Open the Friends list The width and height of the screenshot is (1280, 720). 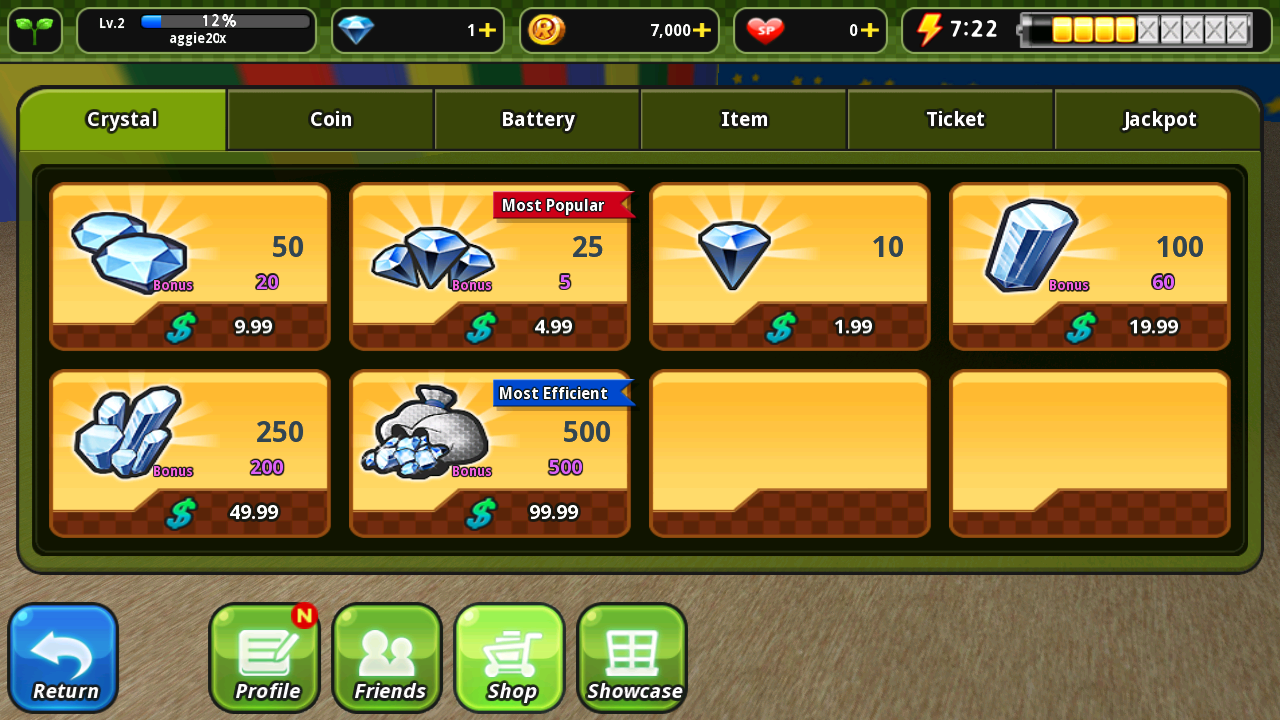point(387,658)
